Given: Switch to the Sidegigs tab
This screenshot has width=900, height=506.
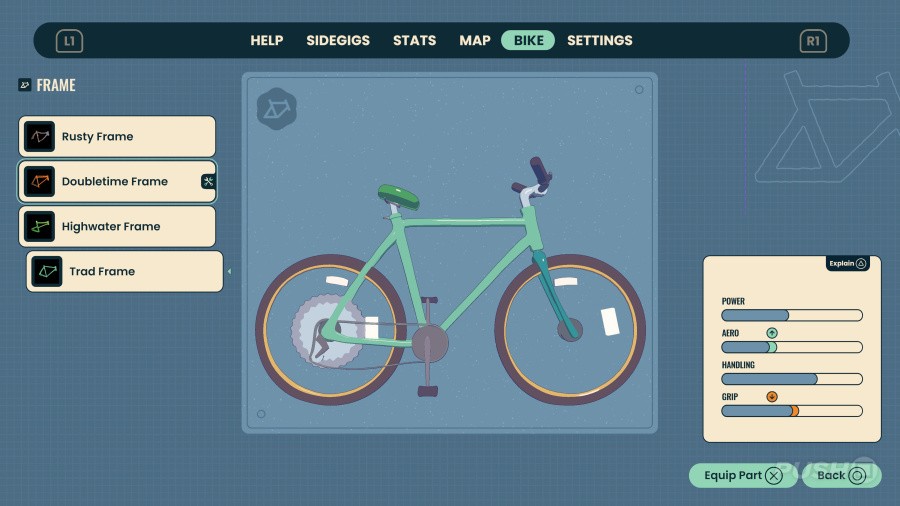Looking at the screenshot, I should coord(338,41).
